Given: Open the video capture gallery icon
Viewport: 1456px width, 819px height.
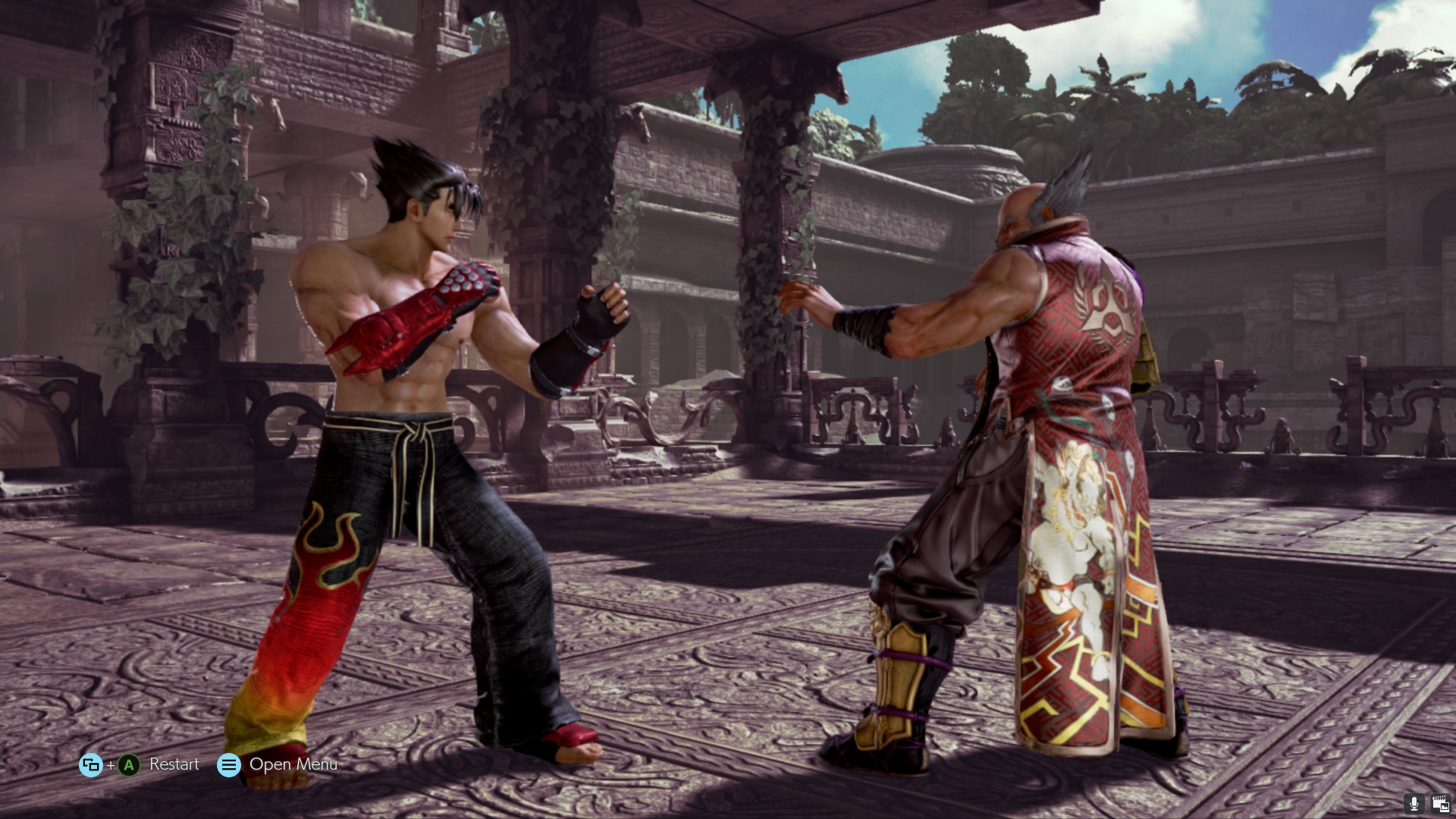Looking at the screenshot, I should (1439, 804).
